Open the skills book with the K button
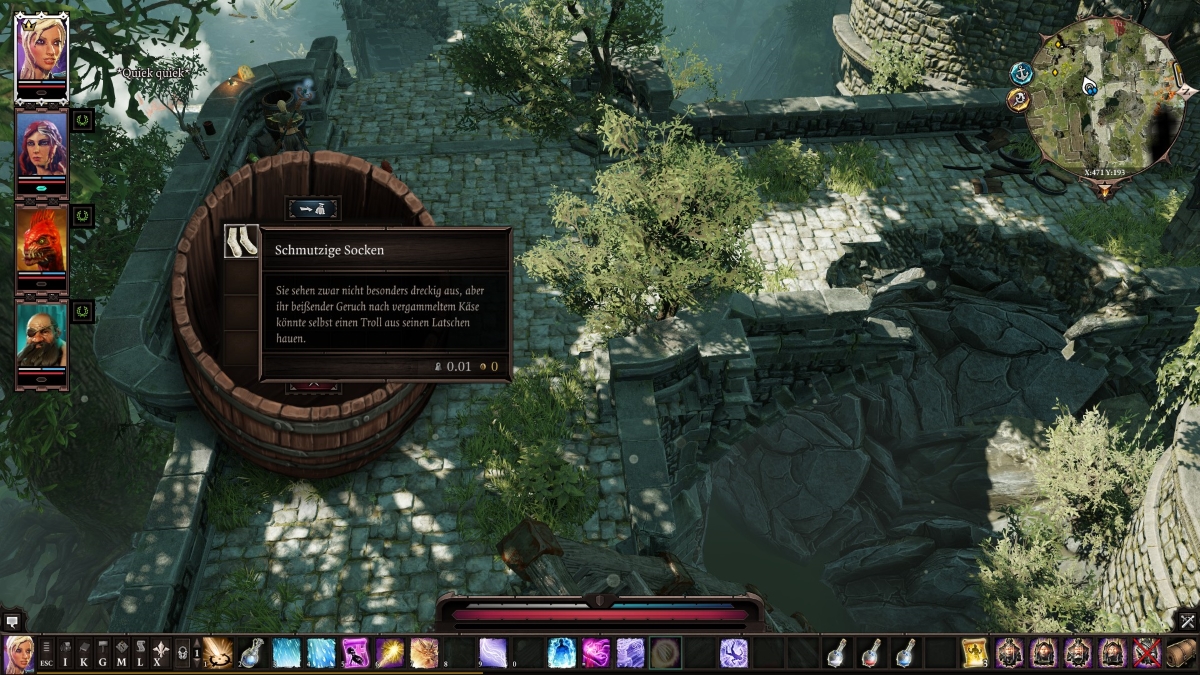The image size is (1200, 675). coord(84,653)
